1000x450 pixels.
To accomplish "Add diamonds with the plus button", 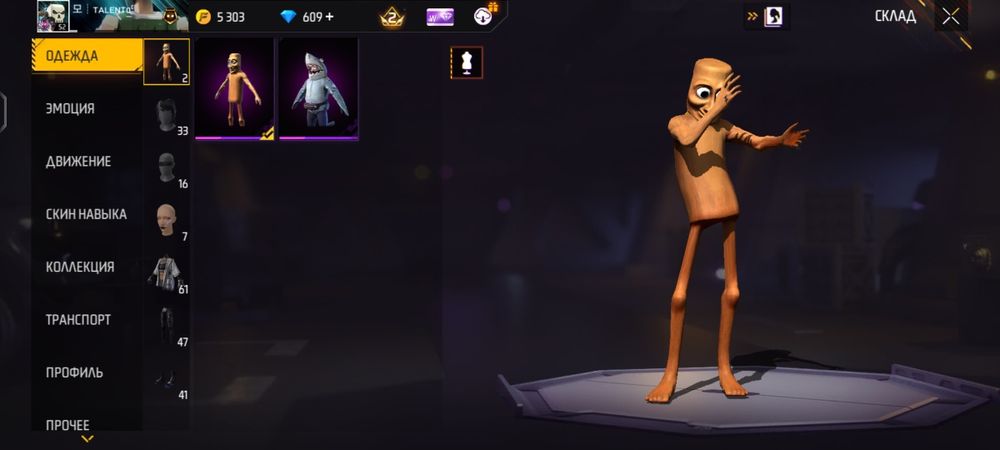I will (x=330, y=17).
